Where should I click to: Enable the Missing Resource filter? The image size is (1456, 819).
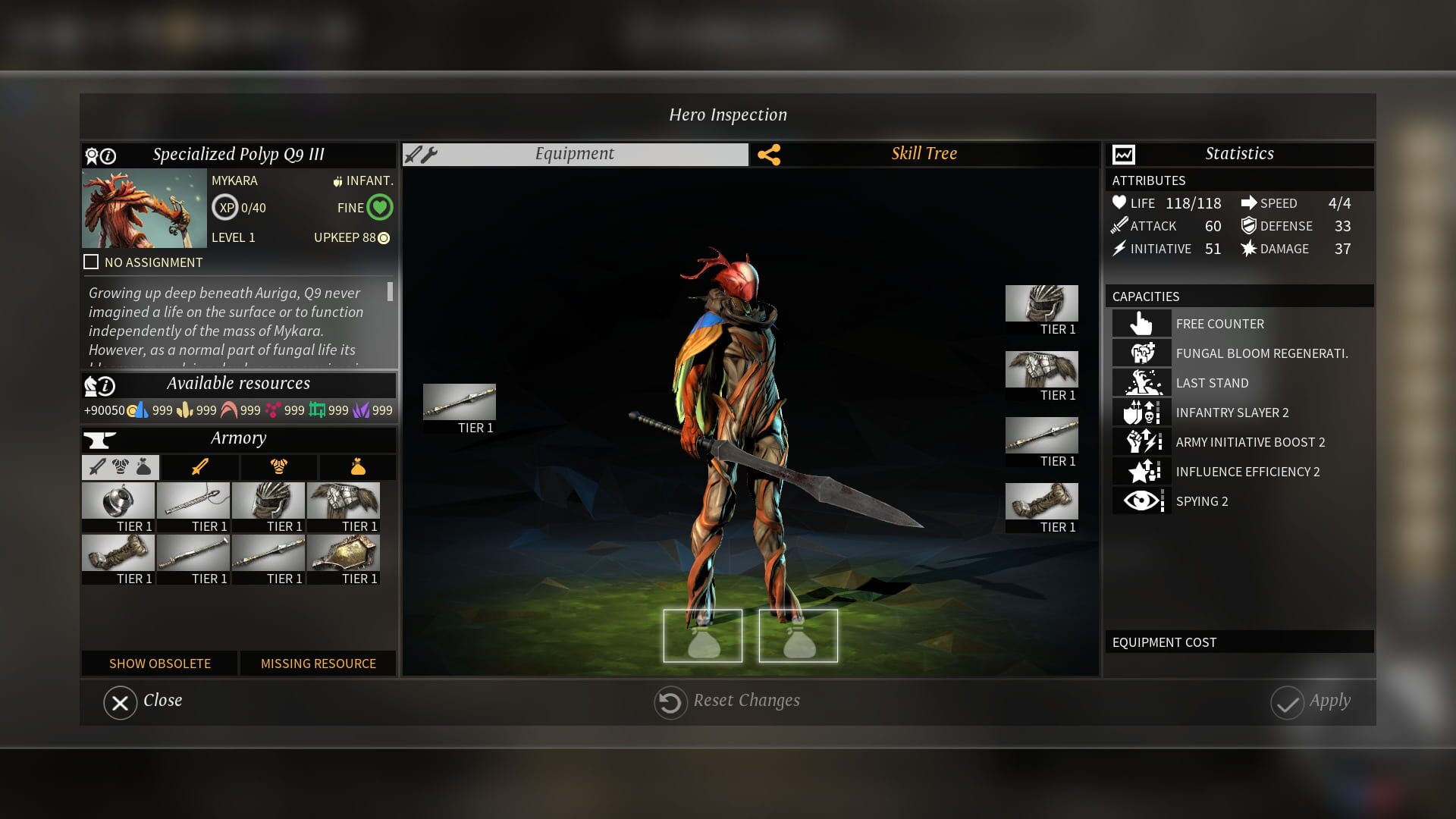(318, 664)
